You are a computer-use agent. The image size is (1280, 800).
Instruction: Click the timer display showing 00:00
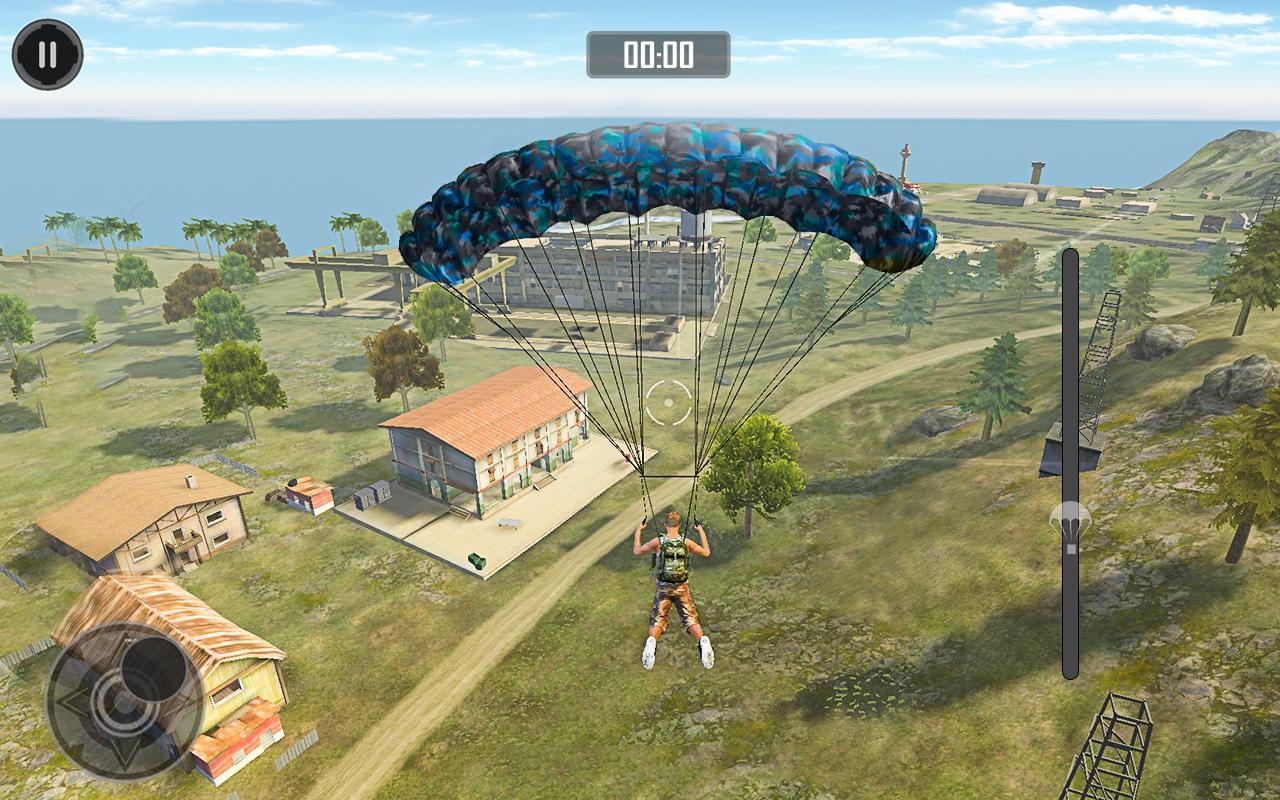pyautogui.click(x=658, y=57)
